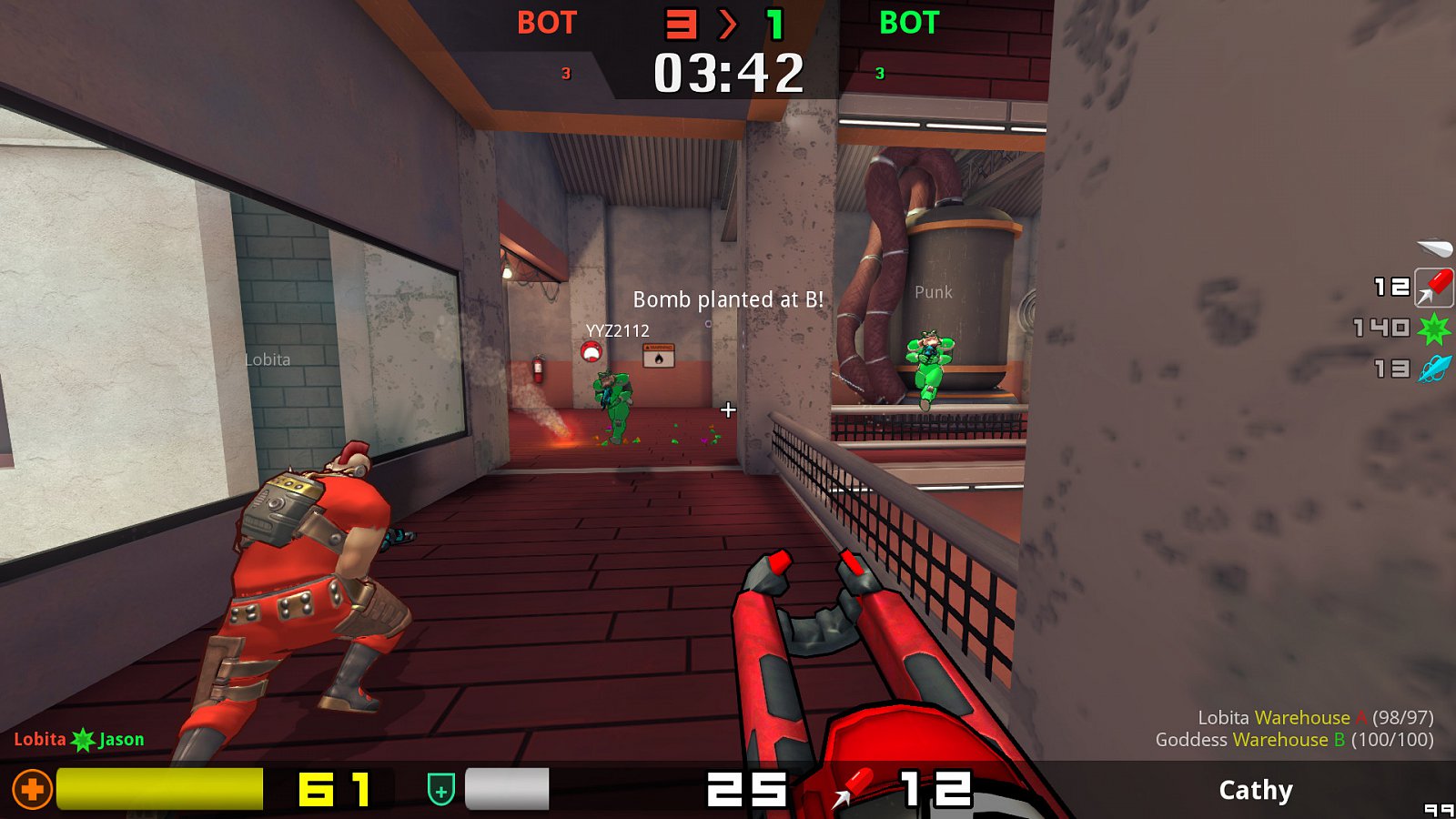Click the Goddess Warehouse B (100/100) message
1456x819 pixels.
point(1303,740)
